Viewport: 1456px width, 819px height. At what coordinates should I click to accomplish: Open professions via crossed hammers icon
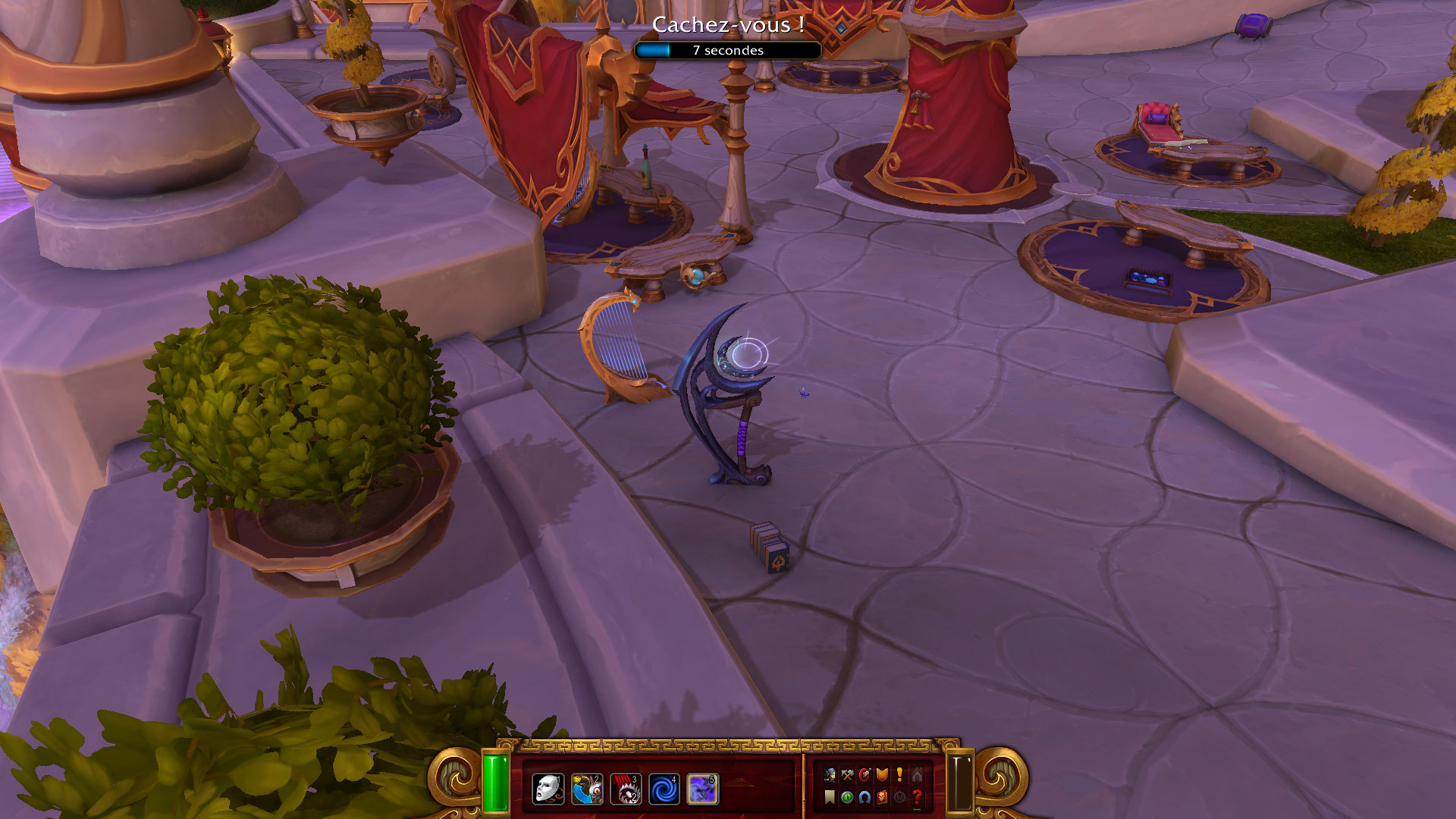(847, 775)
